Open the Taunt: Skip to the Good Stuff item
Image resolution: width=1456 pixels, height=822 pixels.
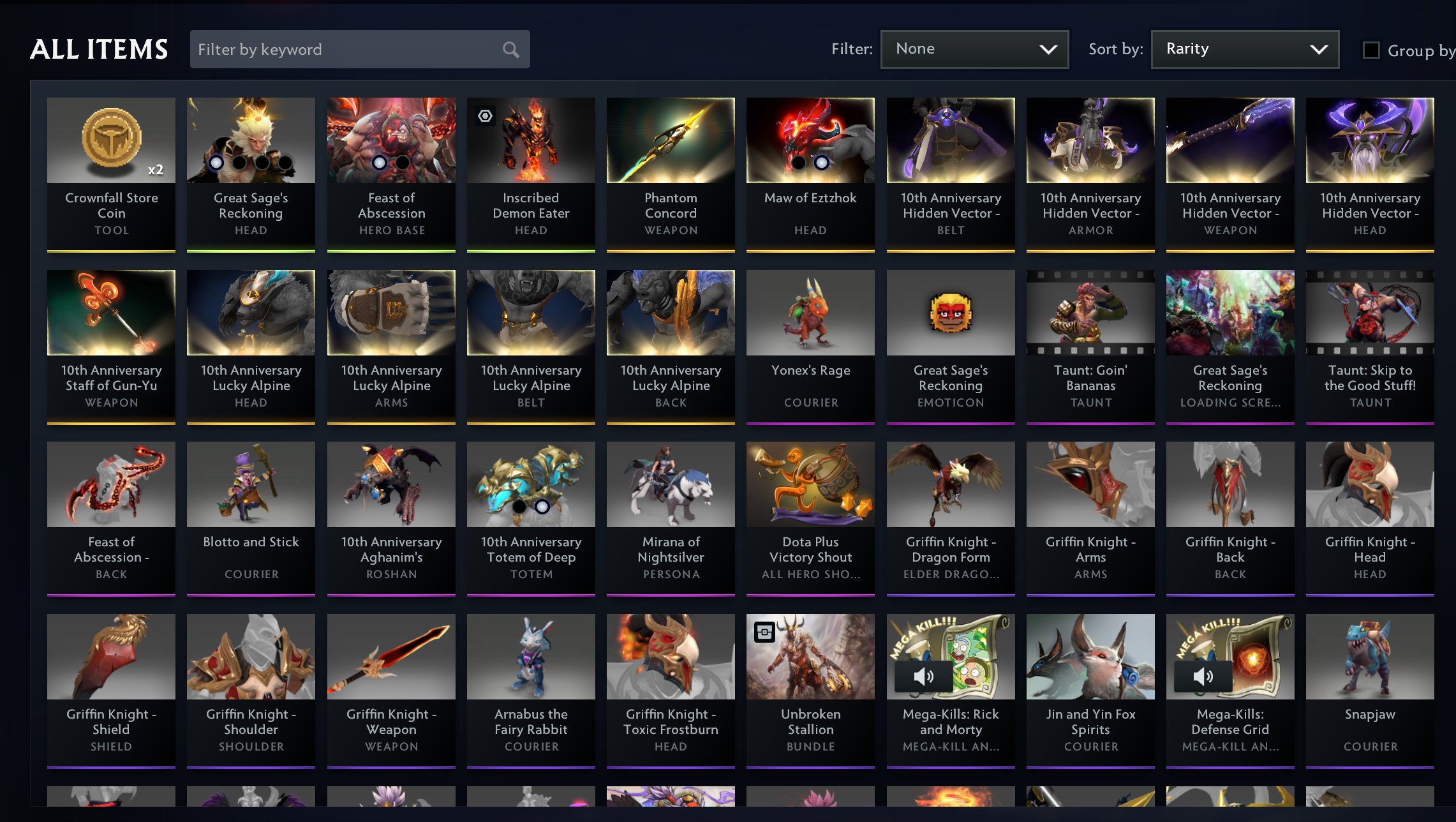click(x=1370, y=313)
